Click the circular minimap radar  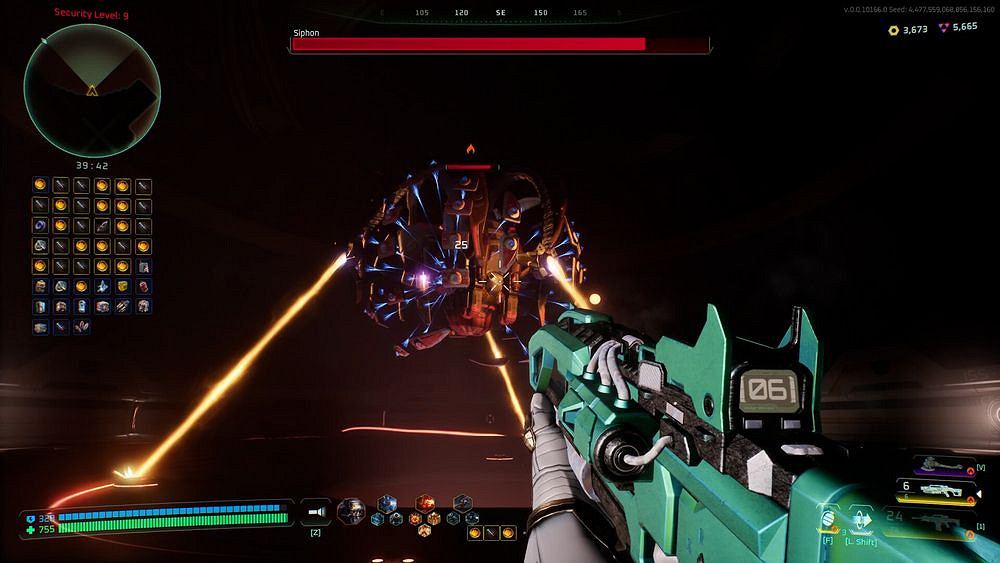point(92,89)
